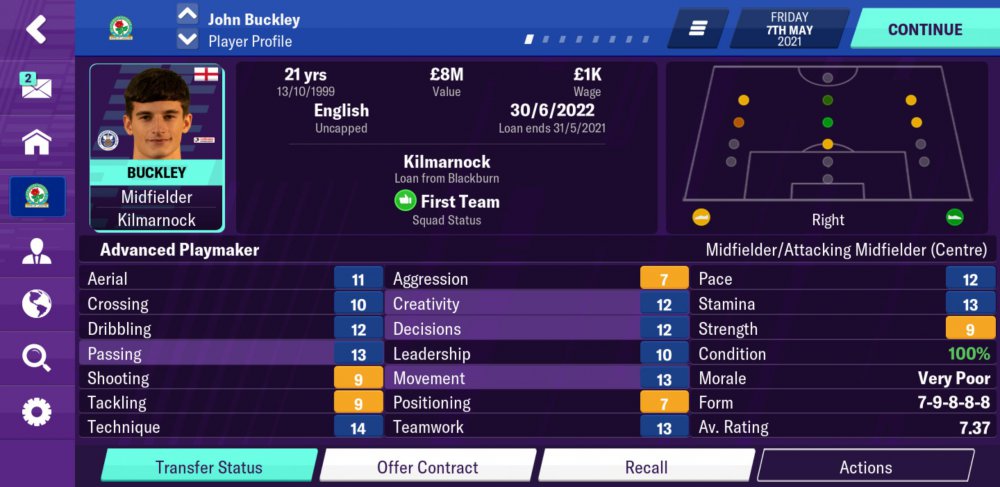This screenshot has height=487, width=1000.
Task: Show previous player with up arrow
Action: click(x=187, y=15)
